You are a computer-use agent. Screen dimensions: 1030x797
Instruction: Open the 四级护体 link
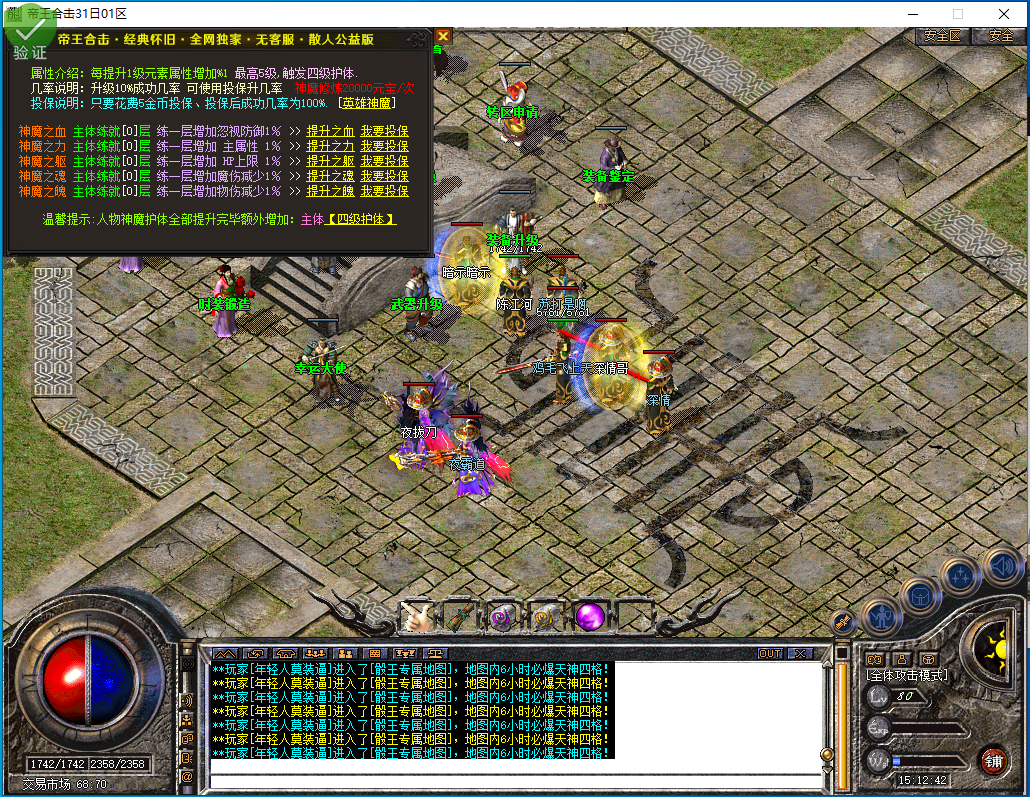pyautogui.click(x=359, y=219)
